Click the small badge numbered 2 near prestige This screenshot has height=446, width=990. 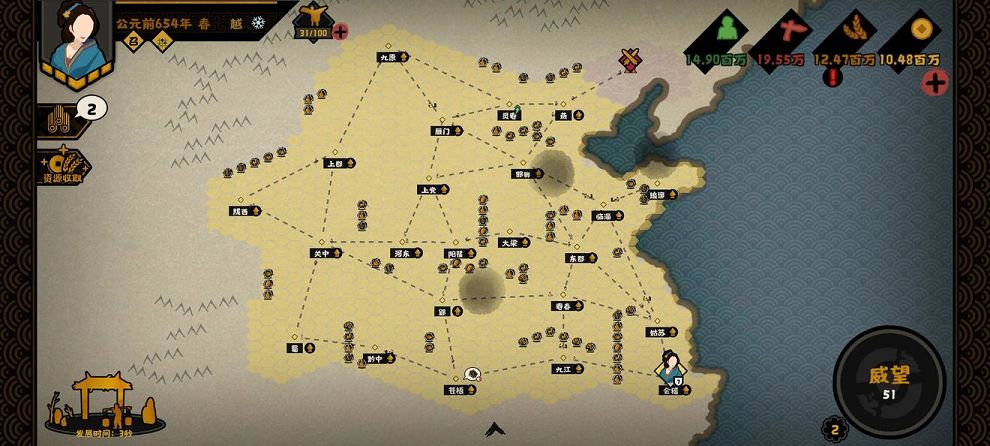831,429
